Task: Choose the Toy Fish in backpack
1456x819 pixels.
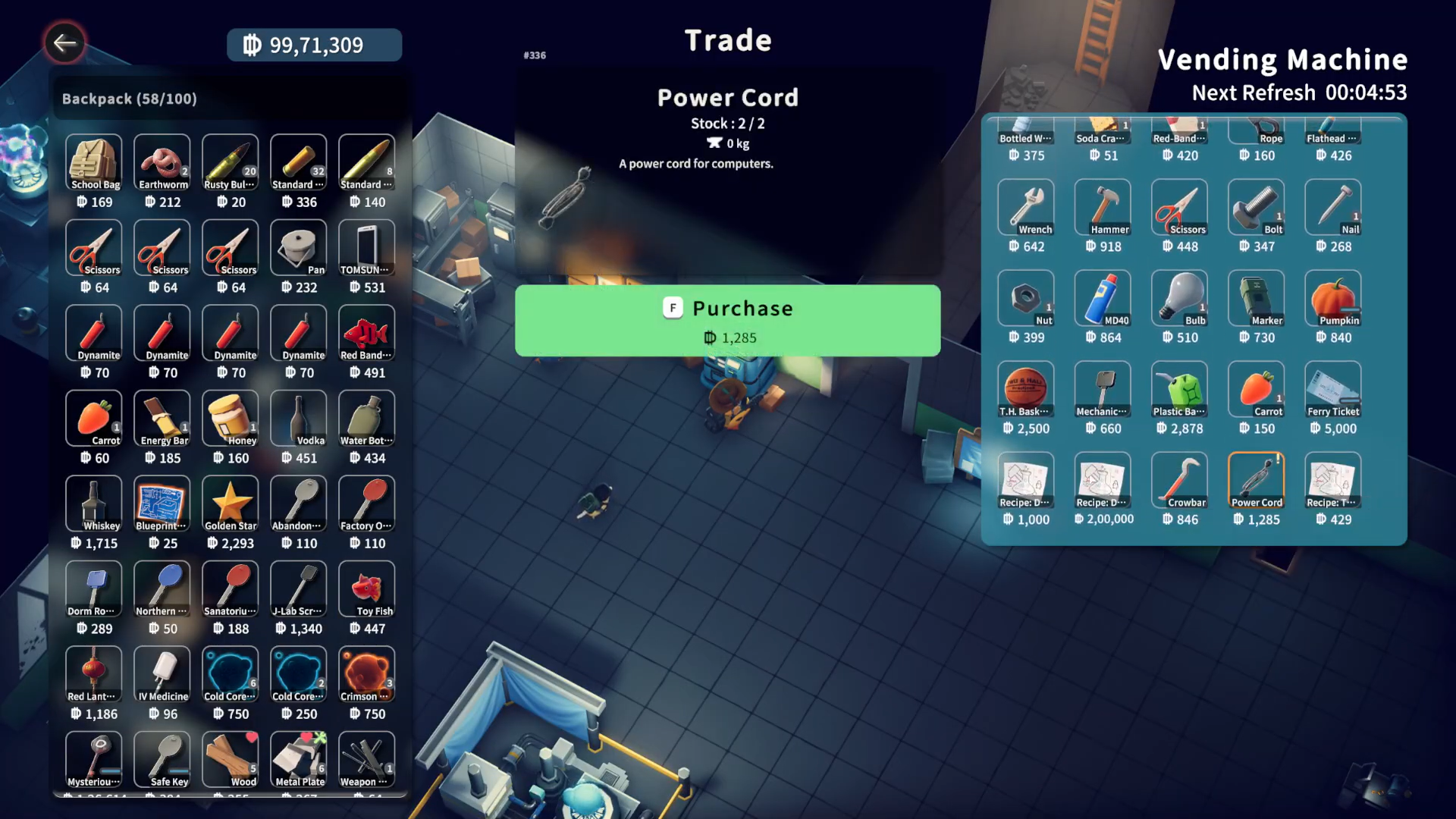Action: [367, 590]
